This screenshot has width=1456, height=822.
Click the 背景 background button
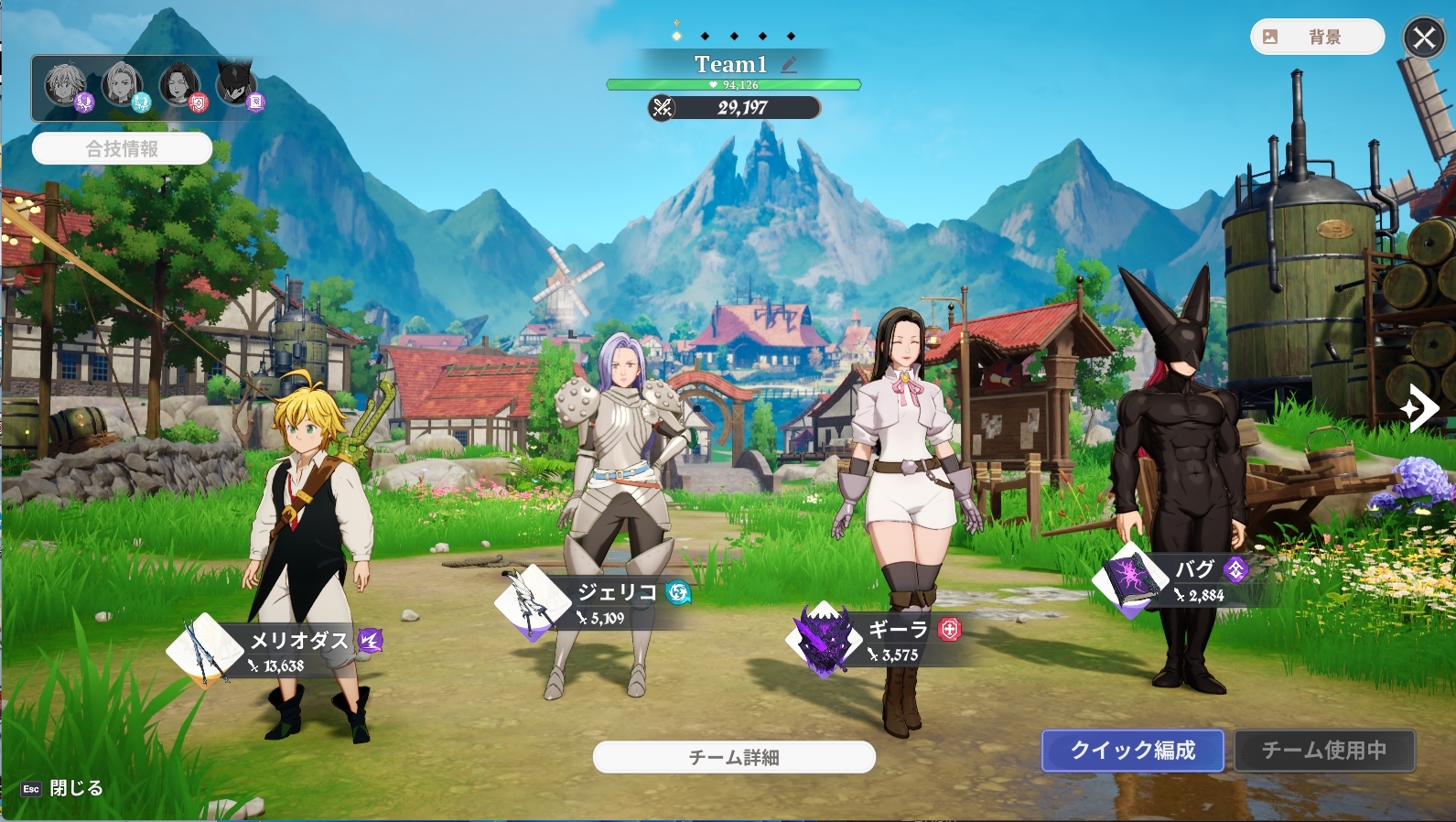click(x=1316, y=37)
